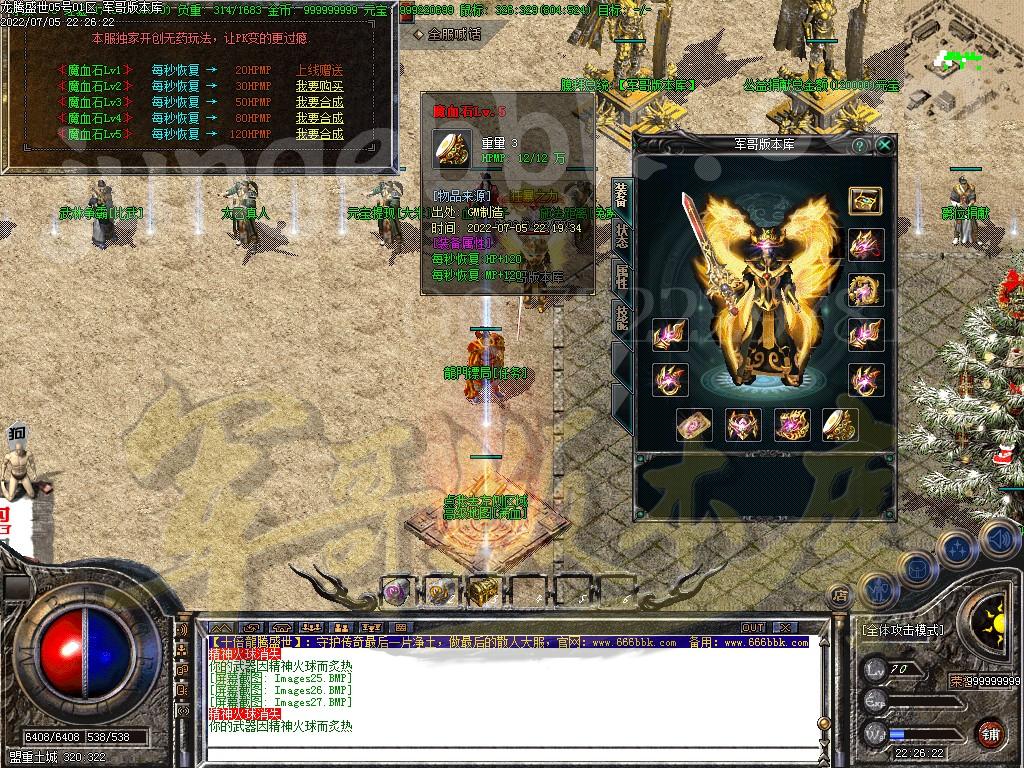Use the golden treasure chest in the hotbar
This screenshot has width=1024, height=768.
point(484,590)
